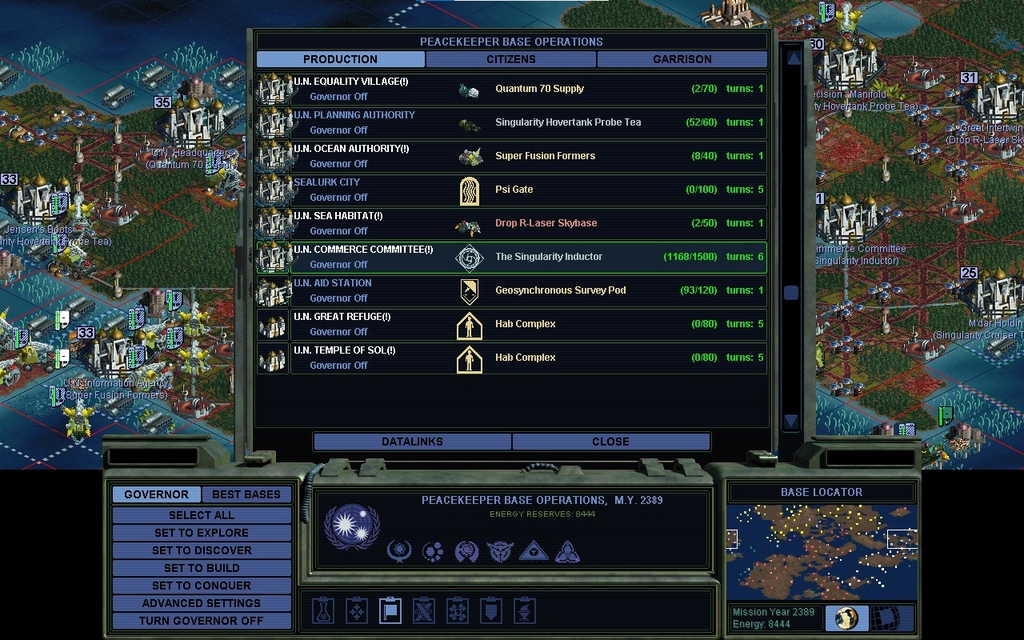Open the Datalinks
The height and width of the screenshot is (640, 1024).
pyautogui.click(x=412, y=441)
